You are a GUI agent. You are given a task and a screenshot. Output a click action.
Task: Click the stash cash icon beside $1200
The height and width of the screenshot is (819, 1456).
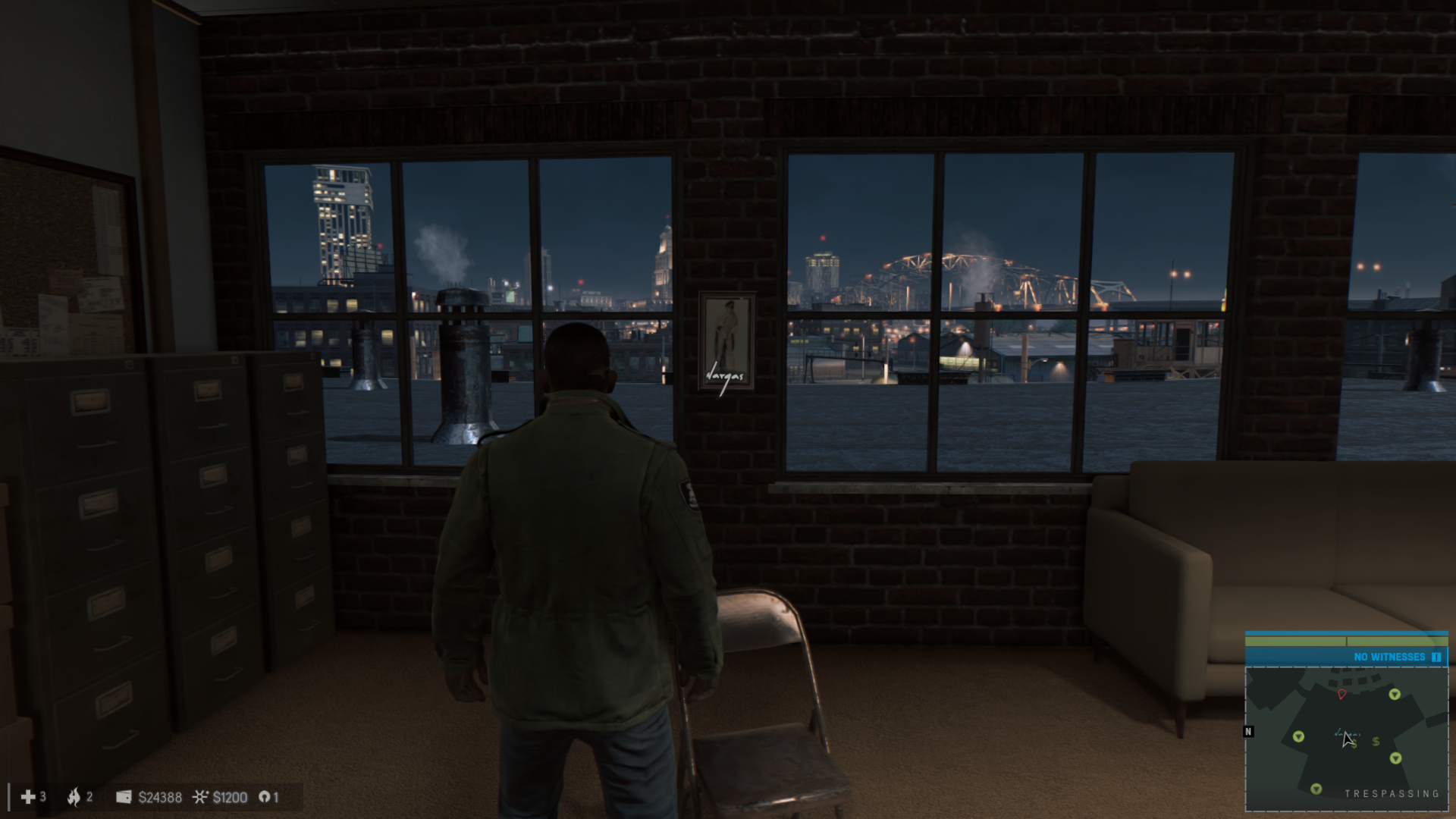202,797
